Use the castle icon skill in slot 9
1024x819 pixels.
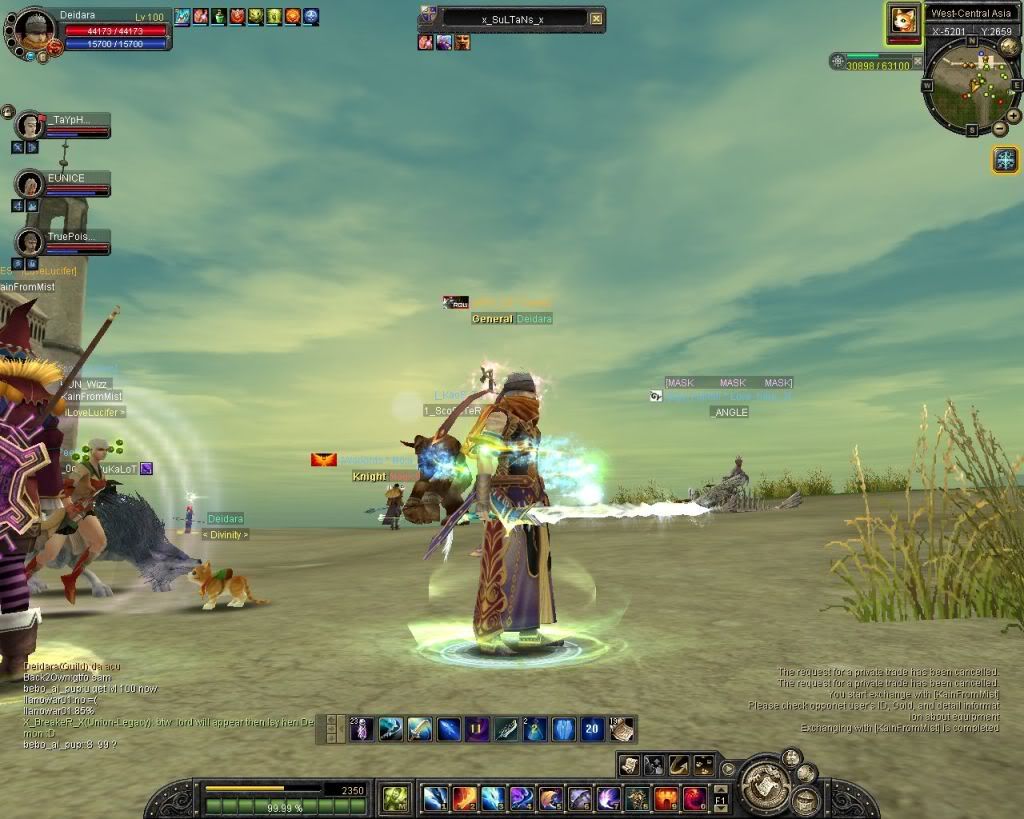pyautogui.click(x=665, y=798)
